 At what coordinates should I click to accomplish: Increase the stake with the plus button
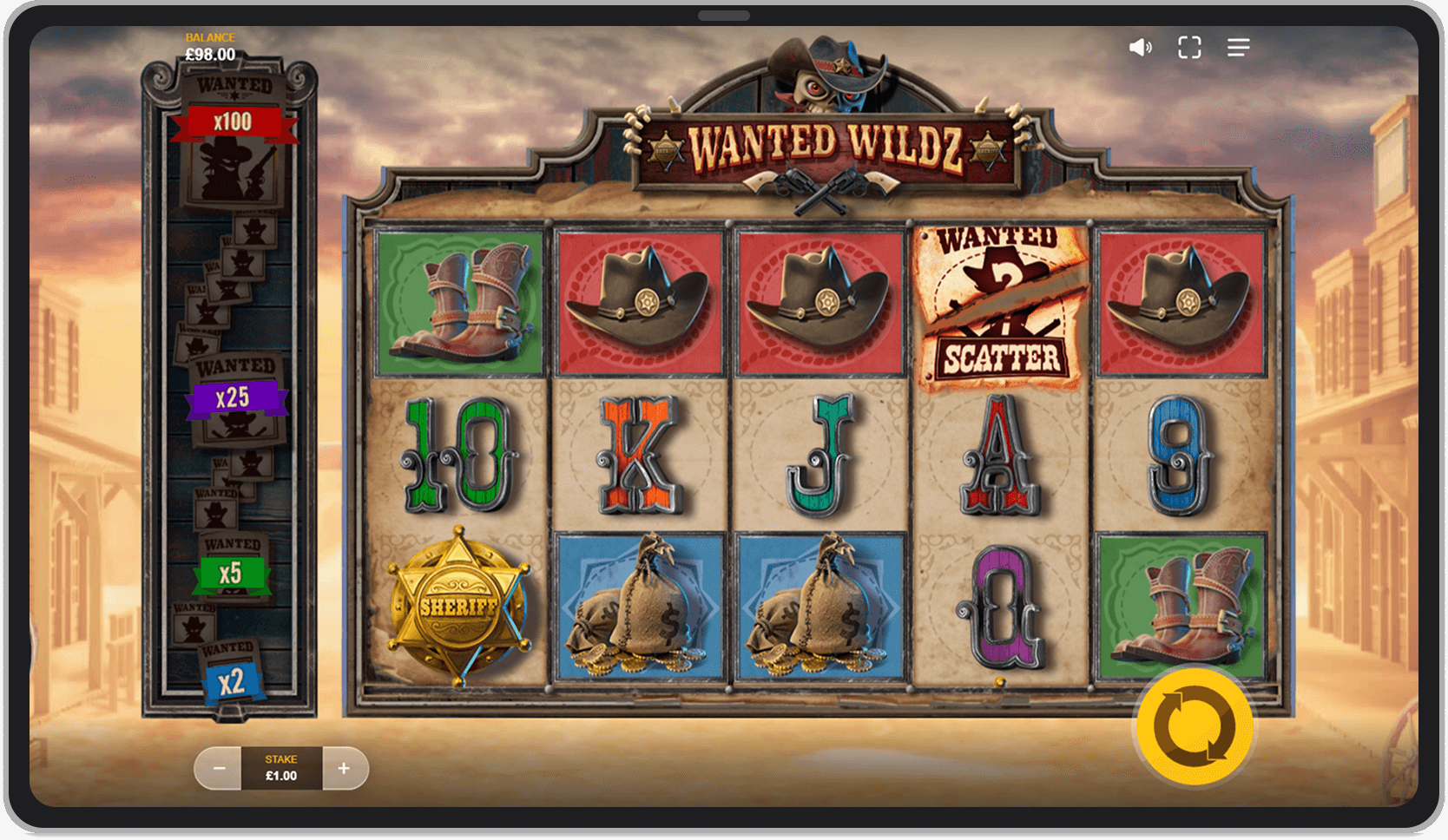343,768
